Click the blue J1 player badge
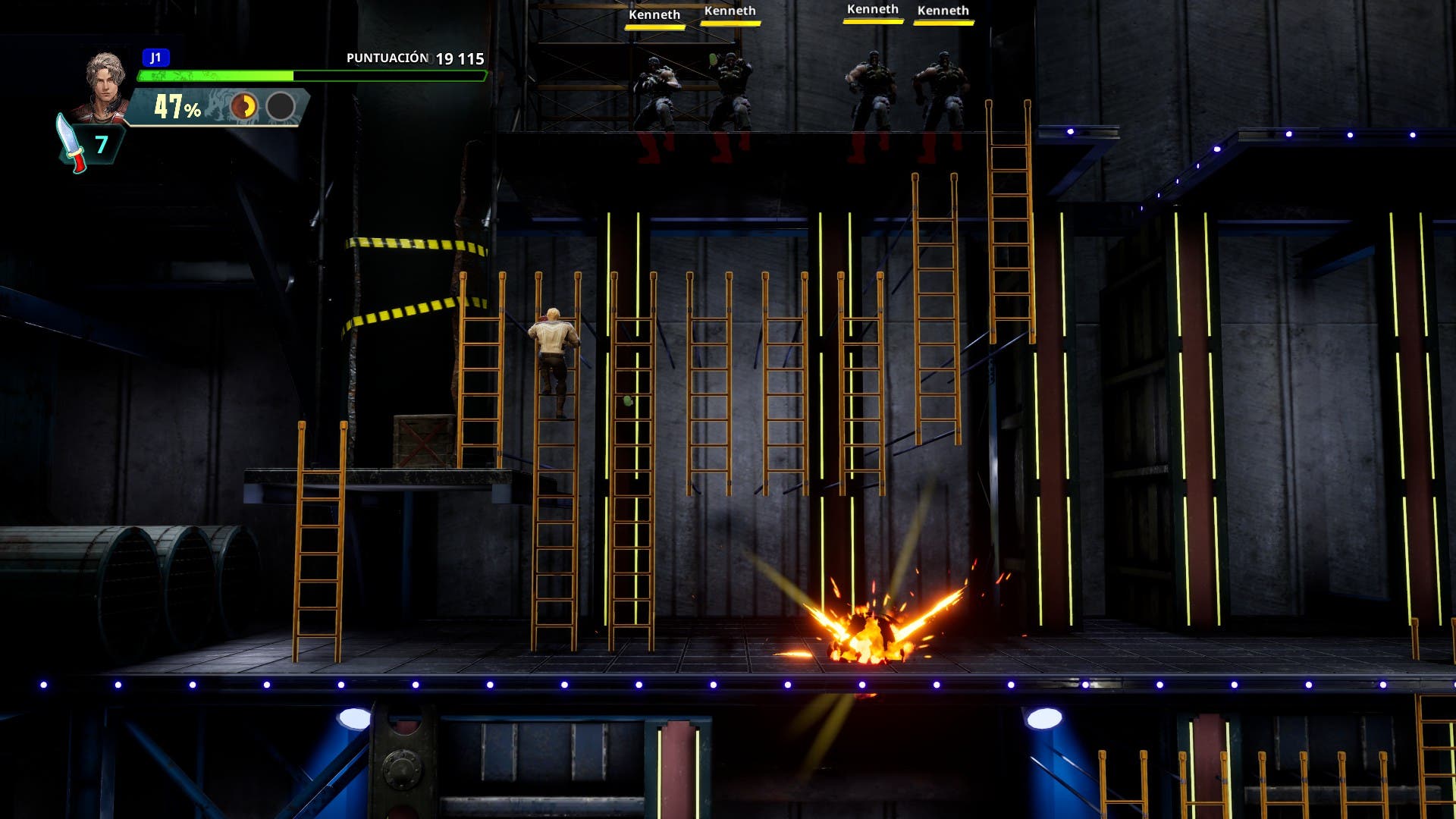The width and height of the screenshot is (1456, 819). coord(155,58)
